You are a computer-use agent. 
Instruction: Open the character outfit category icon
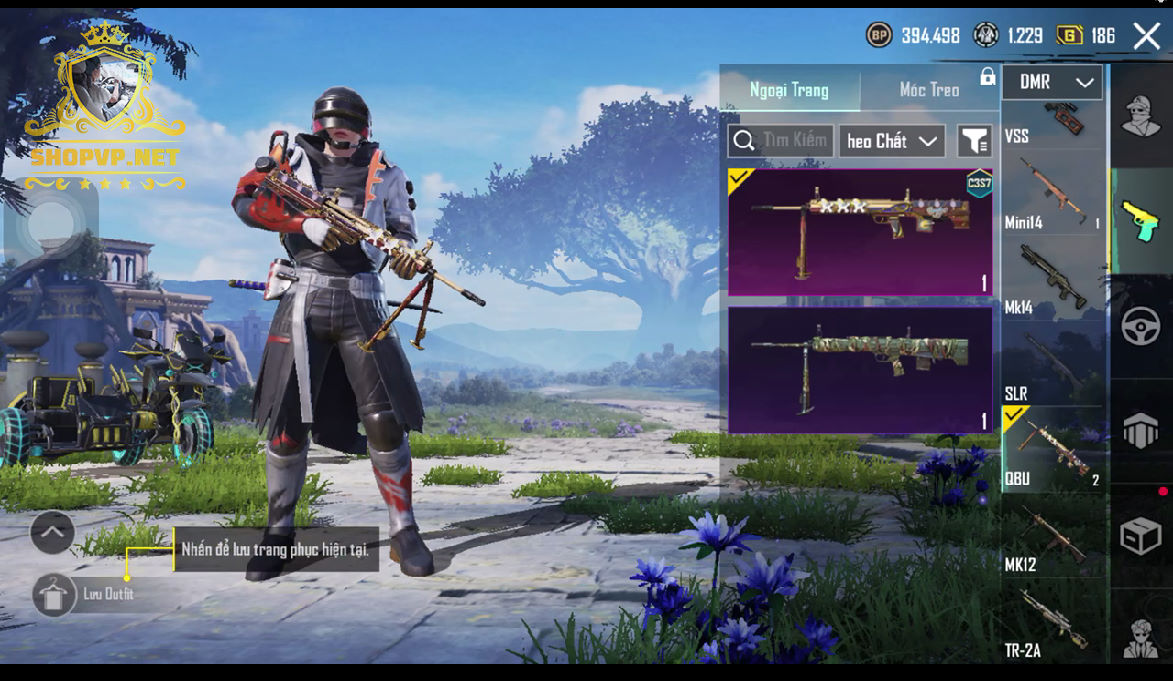click(x=1141, y=117)
